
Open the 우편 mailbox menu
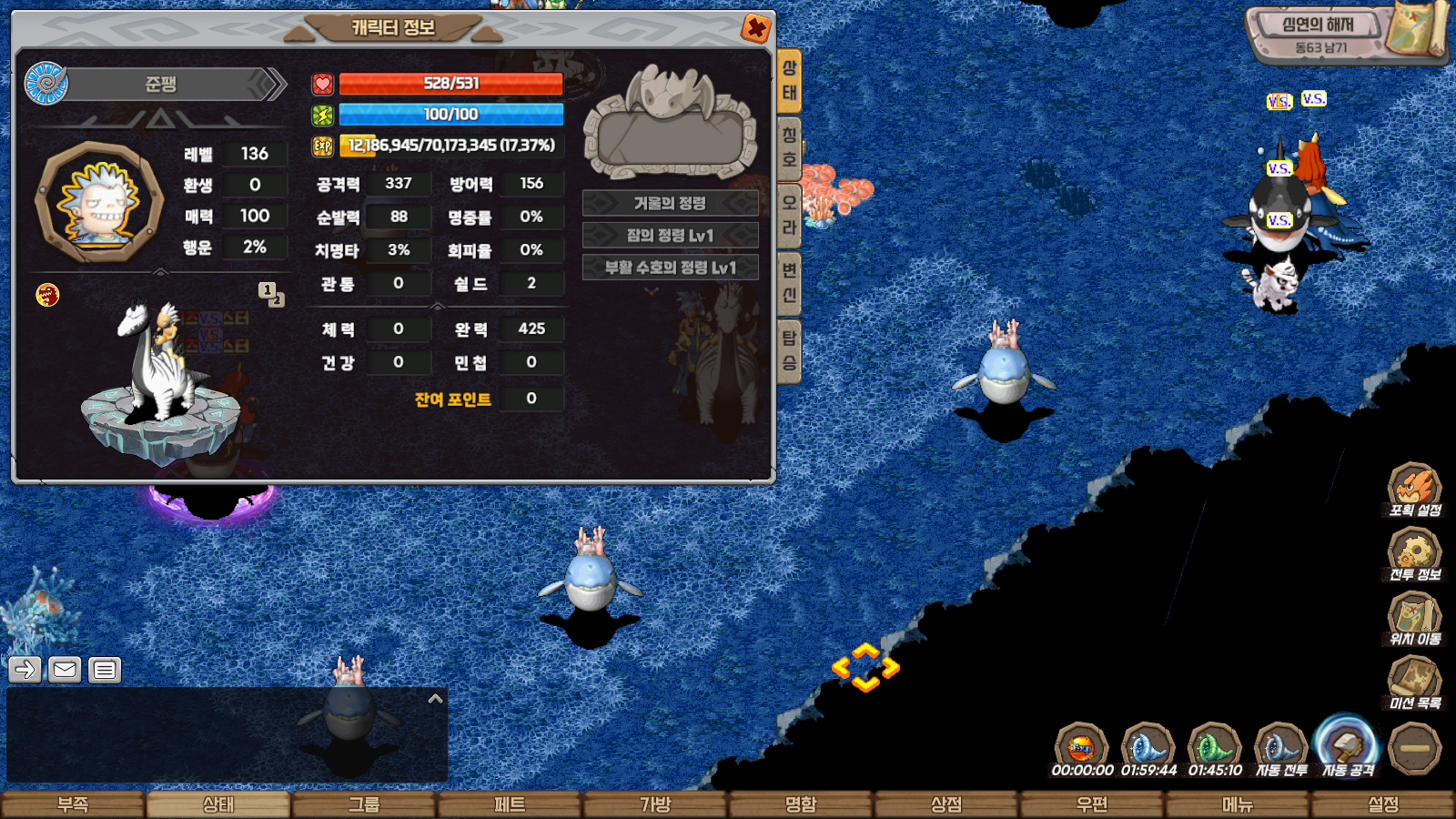tap(1092, 804)
